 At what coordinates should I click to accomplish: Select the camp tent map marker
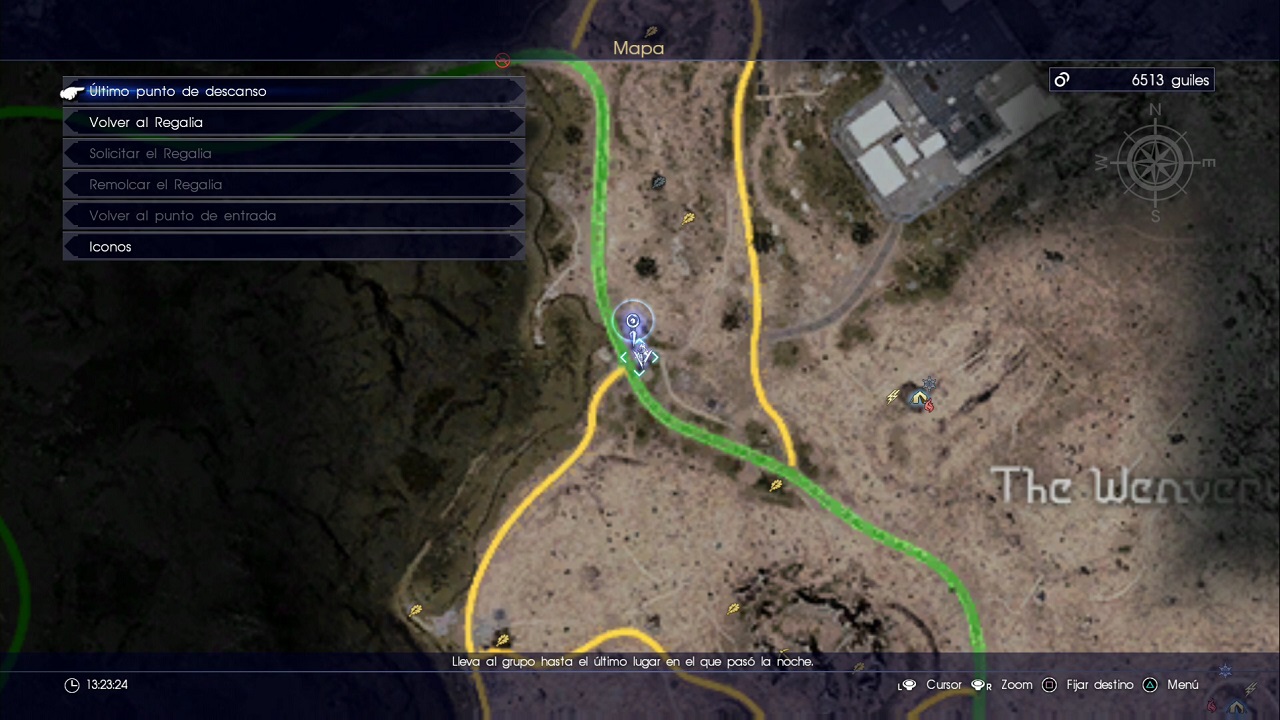coord(919,398)
